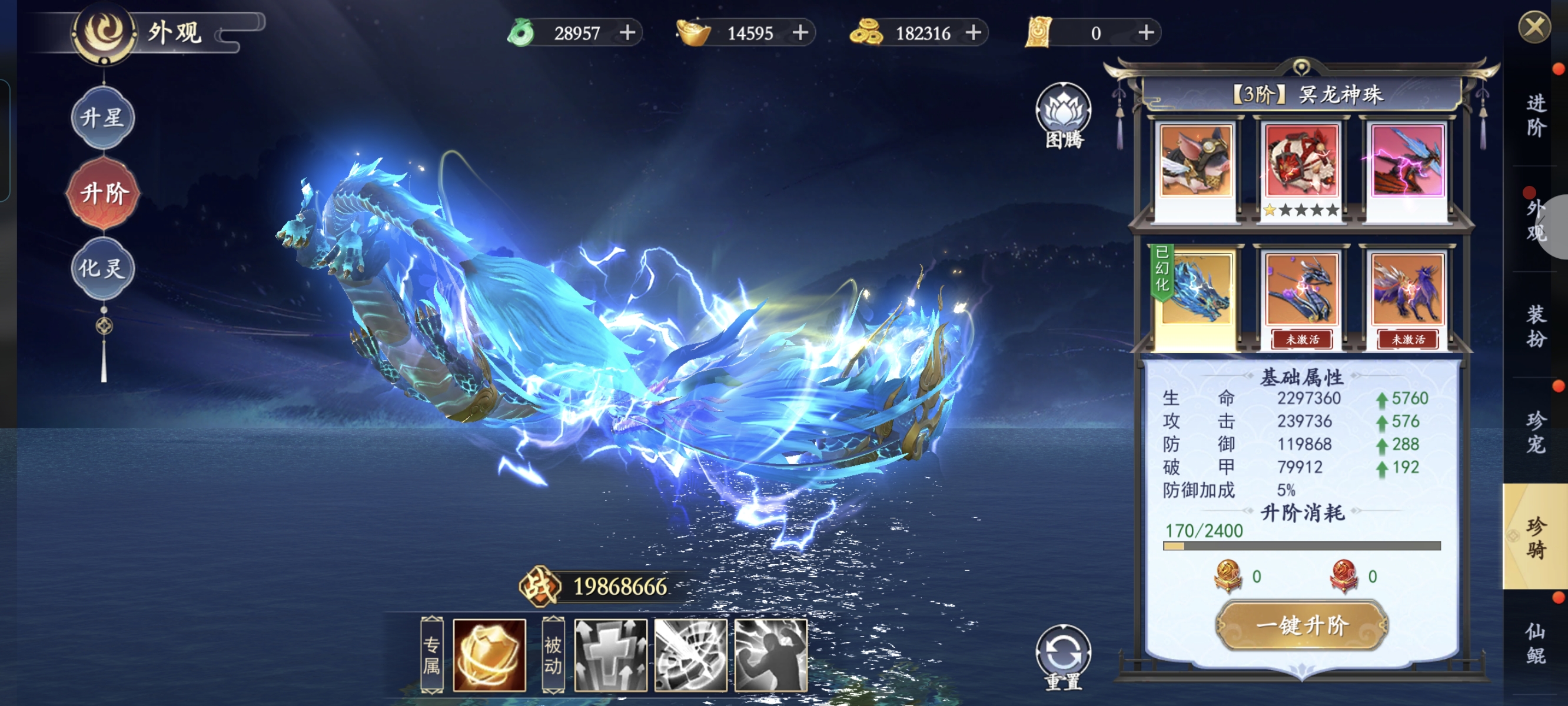Add more green jade currency
The image size is (1568, 706).
(627, 32)
